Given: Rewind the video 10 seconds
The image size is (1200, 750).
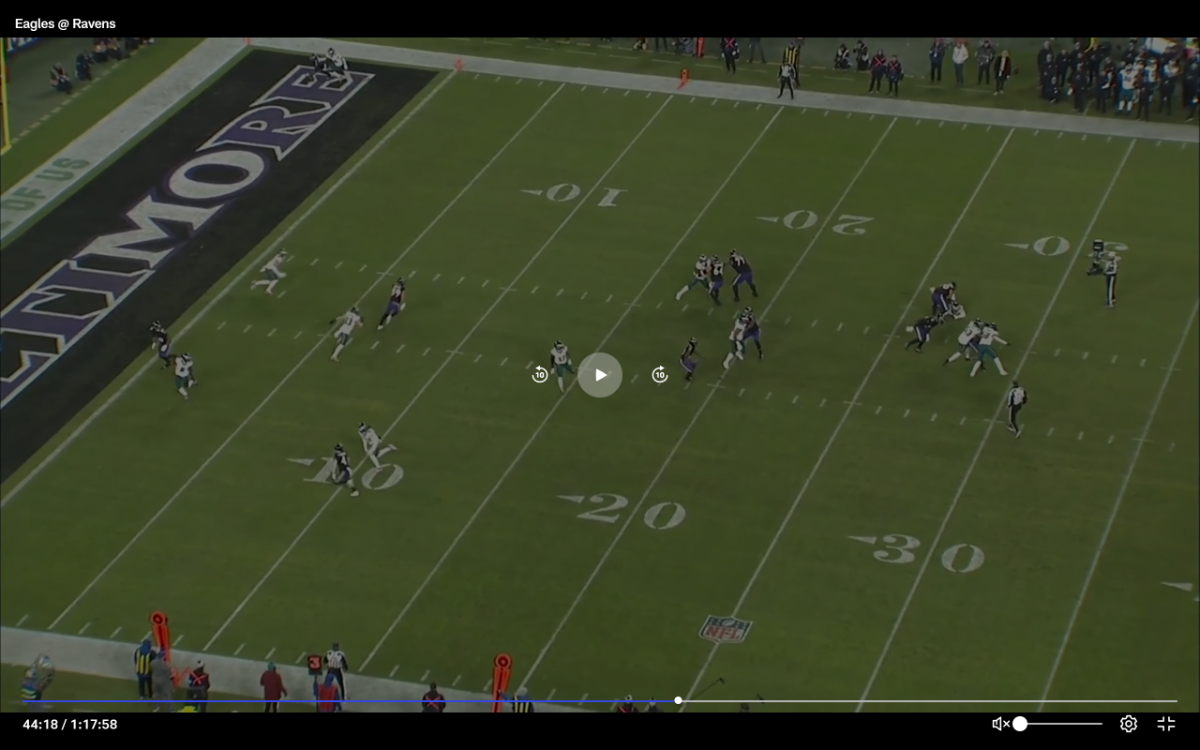Looking at the screenshot, I should coord(540,375).
